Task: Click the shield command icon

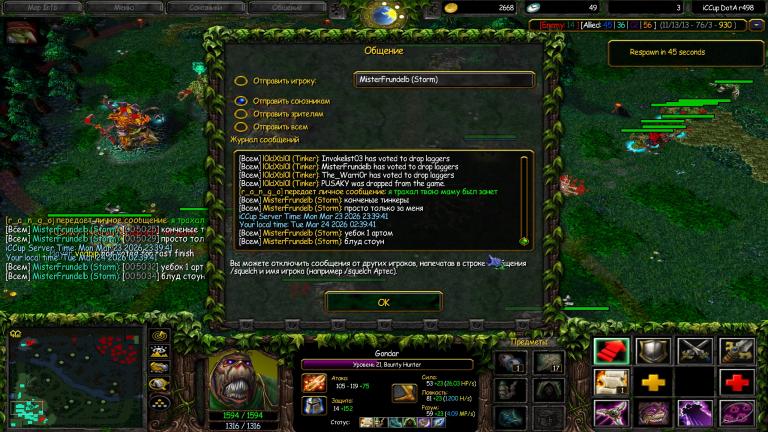Action: click(653, 350)
